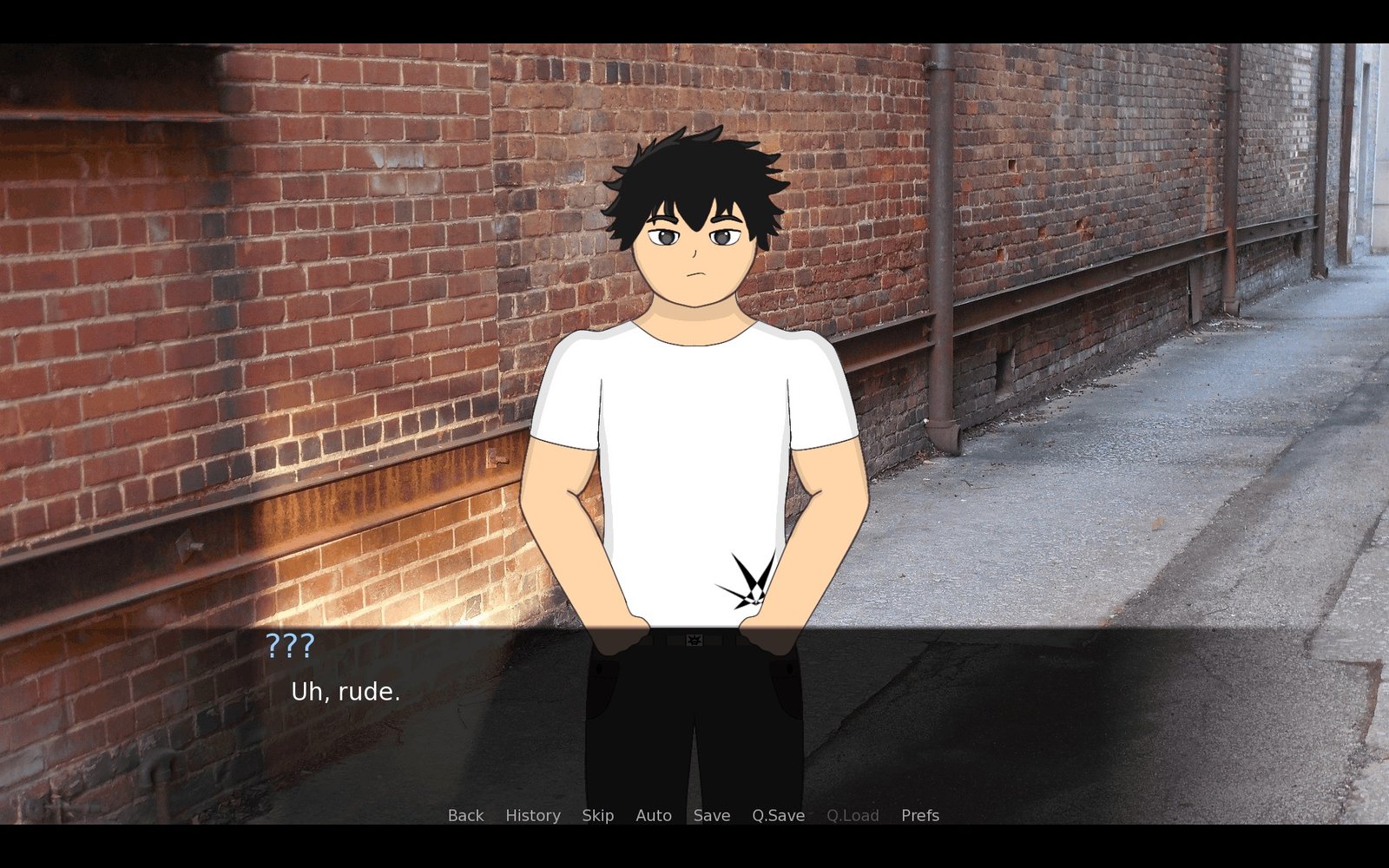Open Prefs settings menu
This screenshot has height=868, width=1389.
919,815
